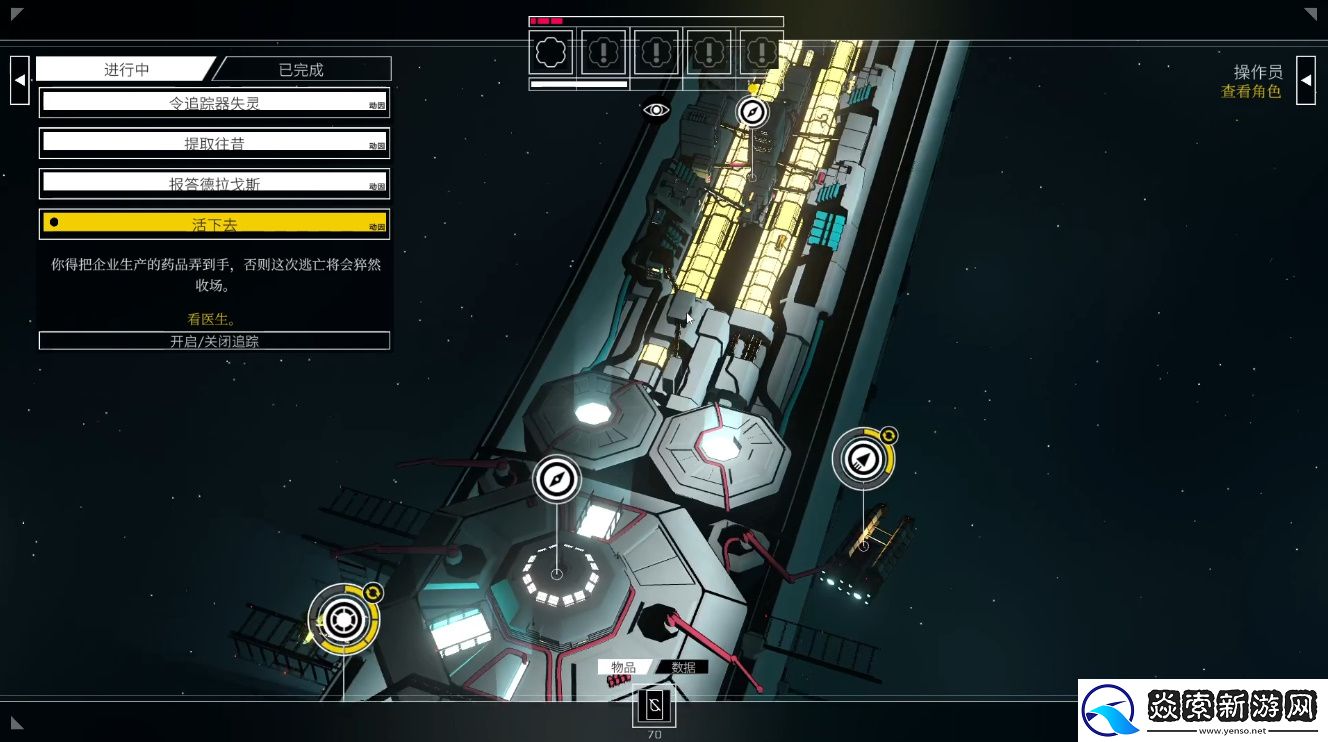The image size is (1328, 742).
Task: Click 查看角色 to view the character
Action: click(x=1250, y=92)
